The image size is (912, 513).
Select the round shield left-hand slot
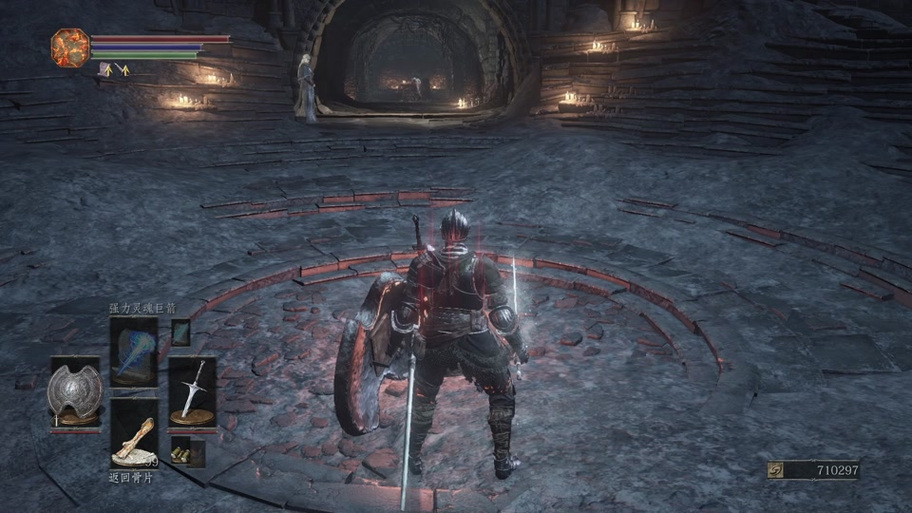tap(75, 394)
